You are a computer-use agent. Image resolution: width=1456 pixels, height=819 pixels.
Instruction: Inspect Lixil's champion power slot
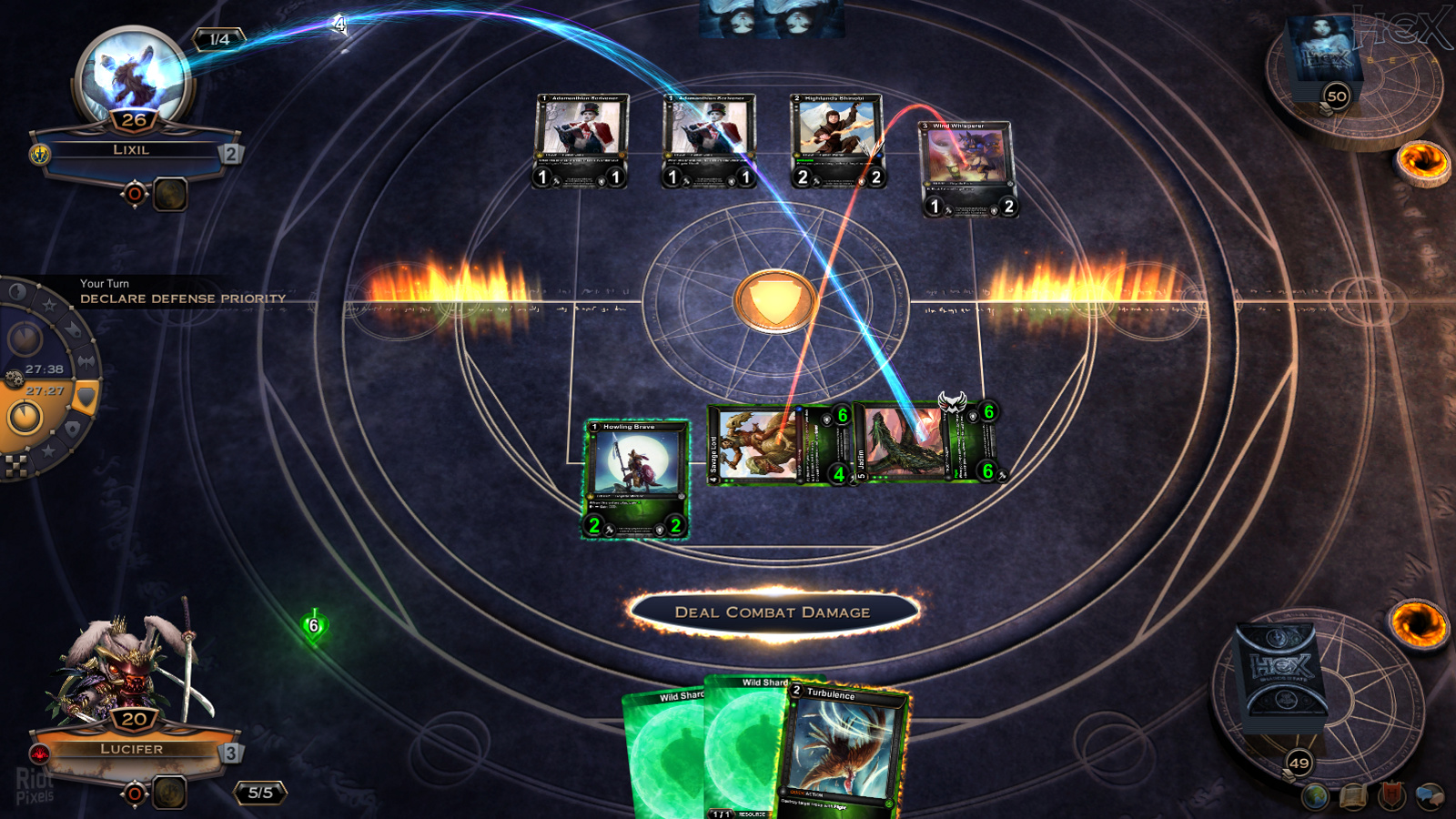169,194
